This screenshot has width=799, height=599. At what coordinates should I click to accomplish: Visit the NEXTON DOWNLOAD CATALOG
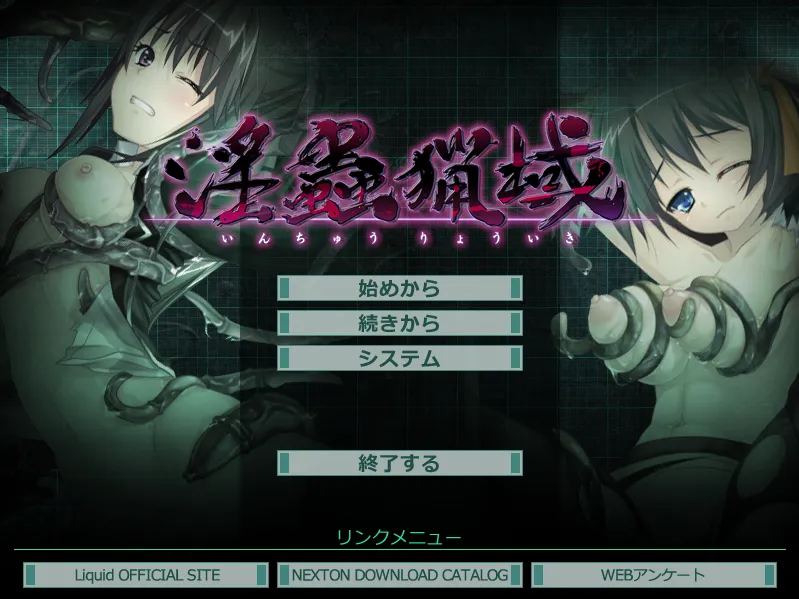400,575
